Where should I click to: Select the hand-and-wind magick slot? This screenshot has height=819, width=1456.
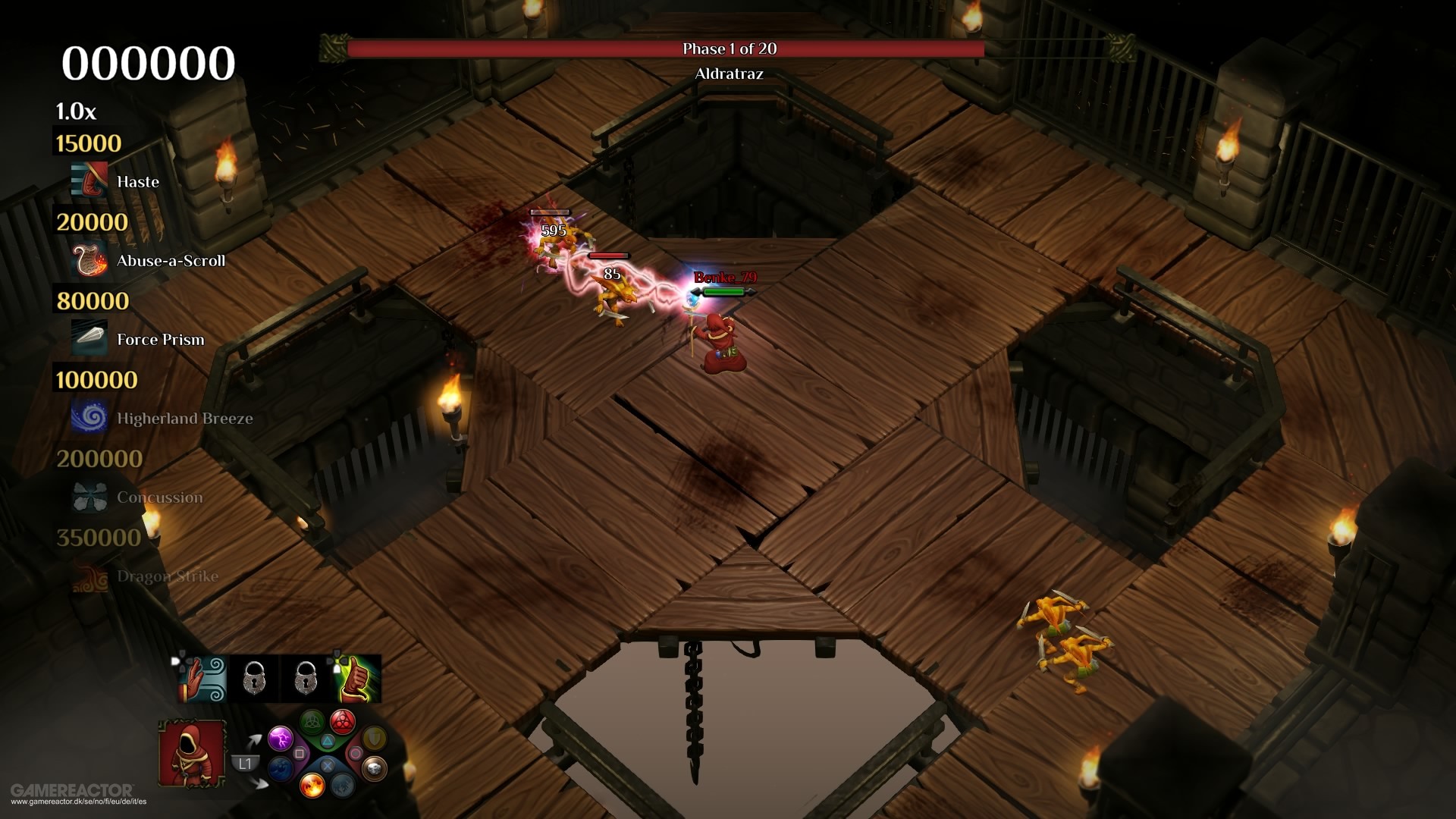[202, 679]
